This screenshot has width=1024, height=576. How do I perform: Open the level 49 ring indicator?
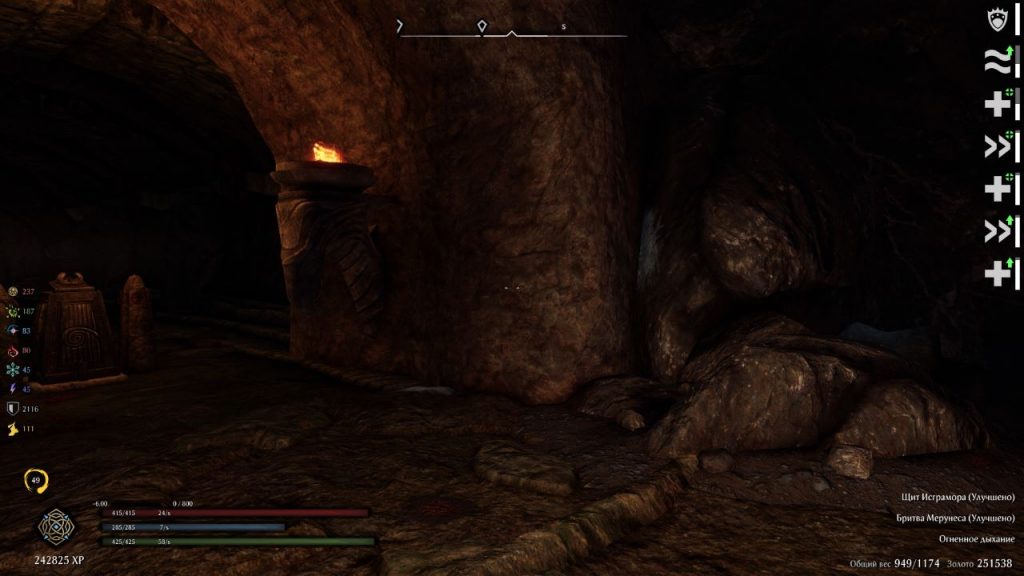(38, 482)
